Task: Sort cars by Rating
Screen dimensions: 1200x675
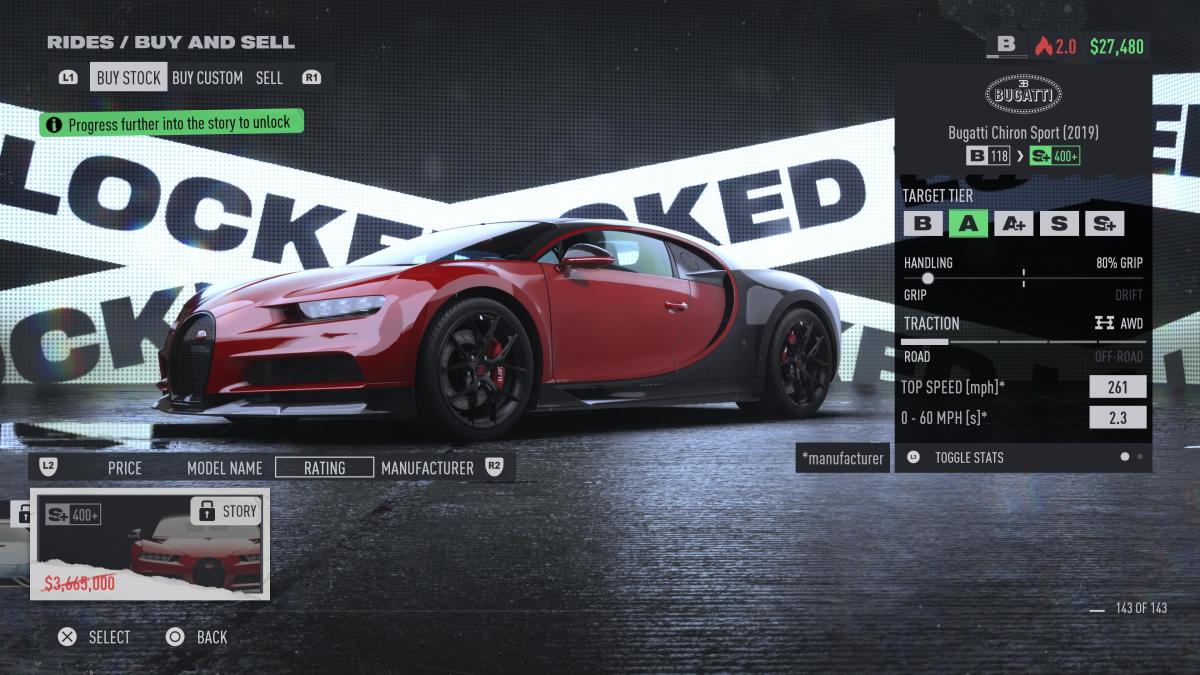Action: click(x=324, y=467)
